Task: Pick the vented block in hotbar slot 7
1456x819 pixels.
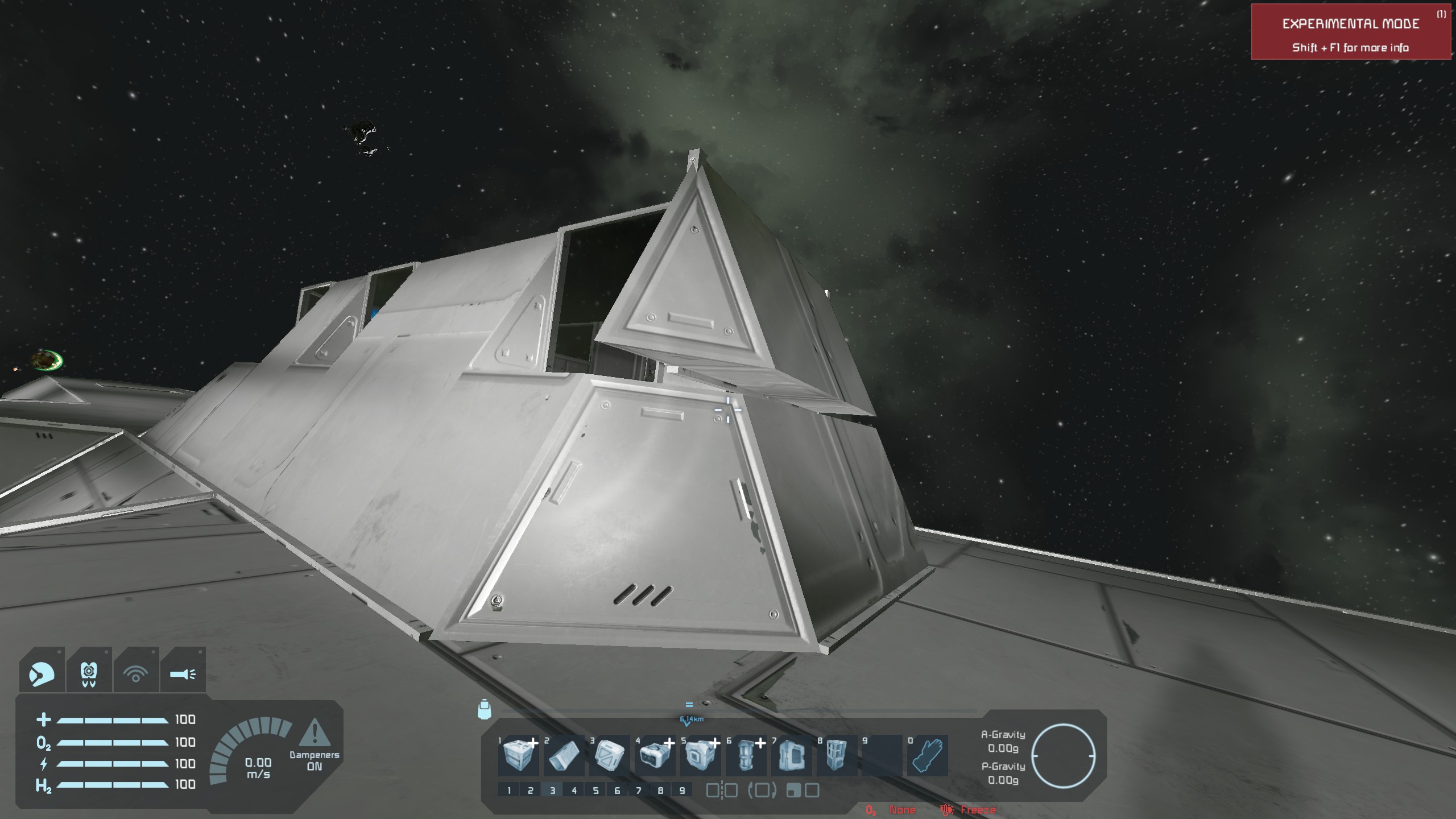Action: click(791, 755)
